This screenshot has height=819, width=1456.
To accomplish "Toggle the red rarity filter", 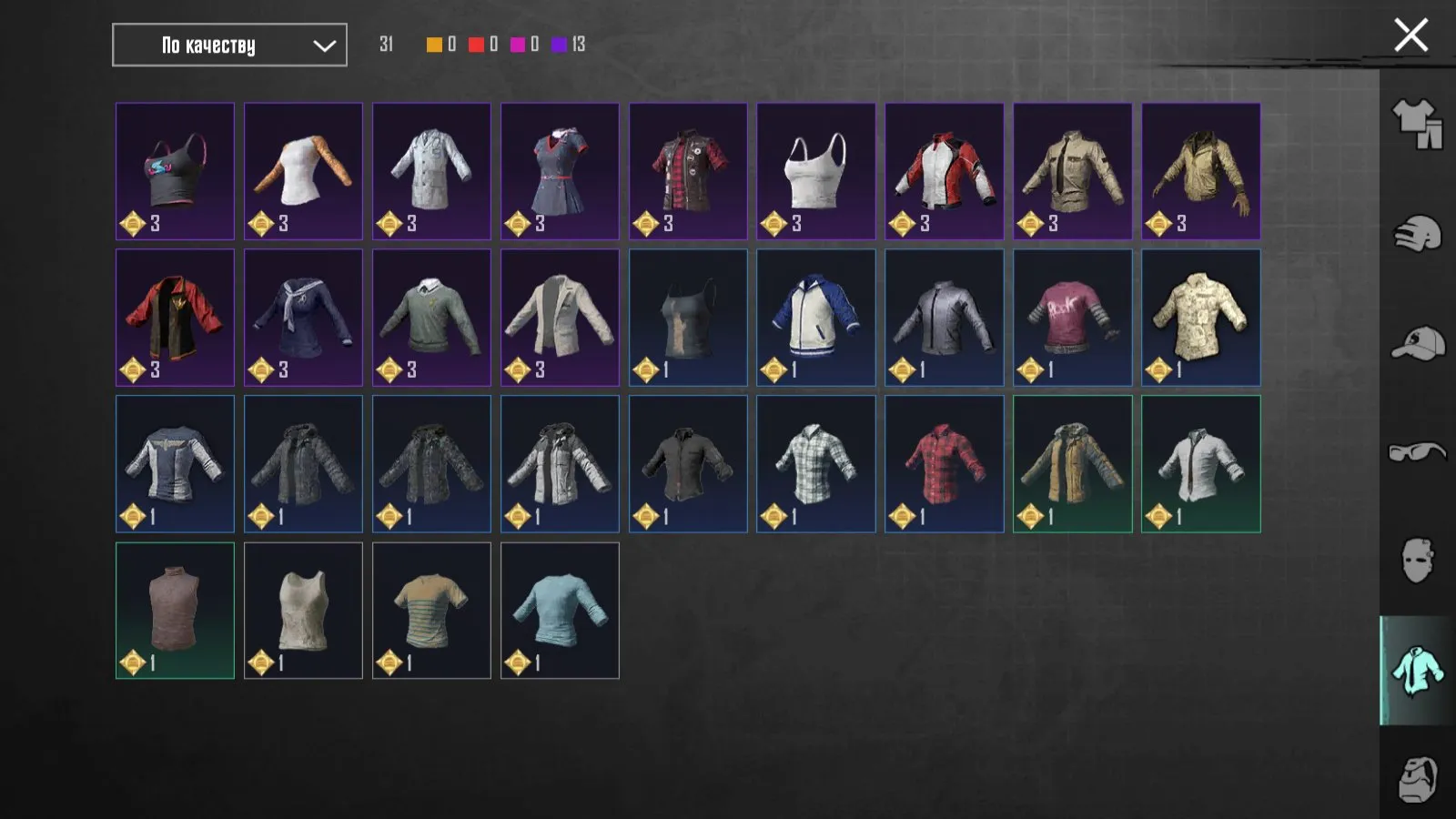I will point(476,42).
